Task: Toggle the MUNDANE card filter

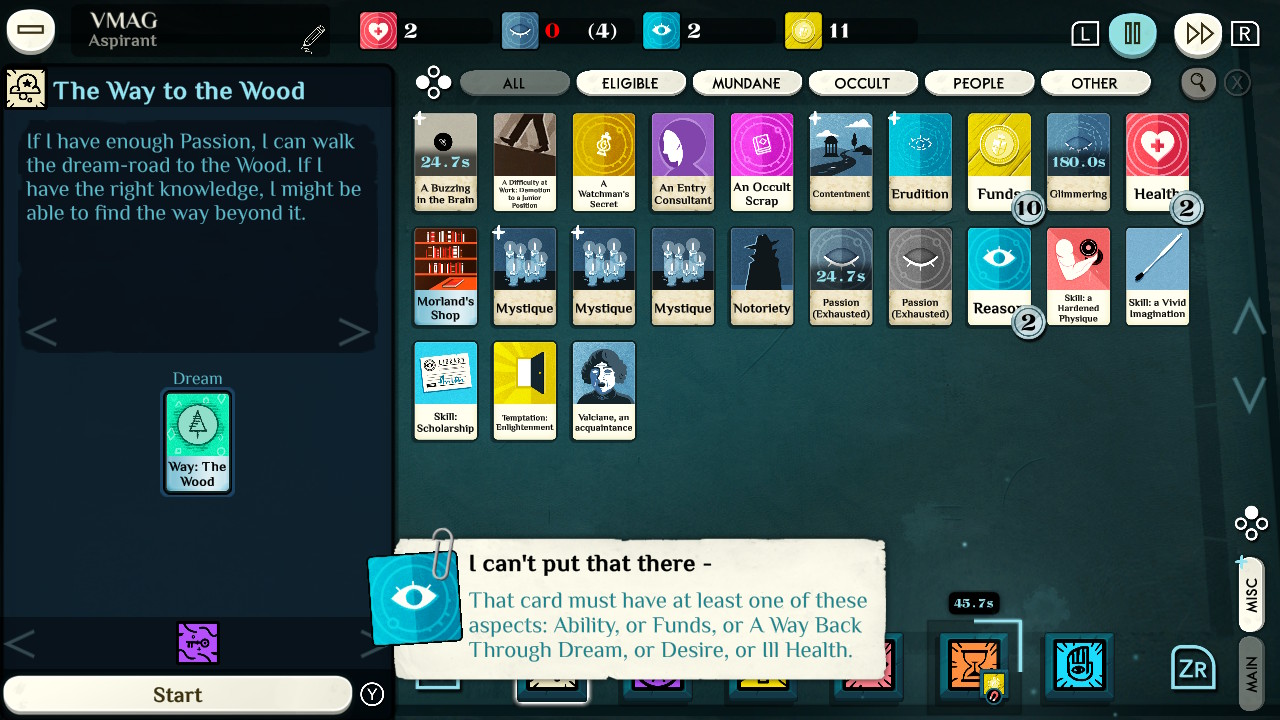Action: (747, 83)
